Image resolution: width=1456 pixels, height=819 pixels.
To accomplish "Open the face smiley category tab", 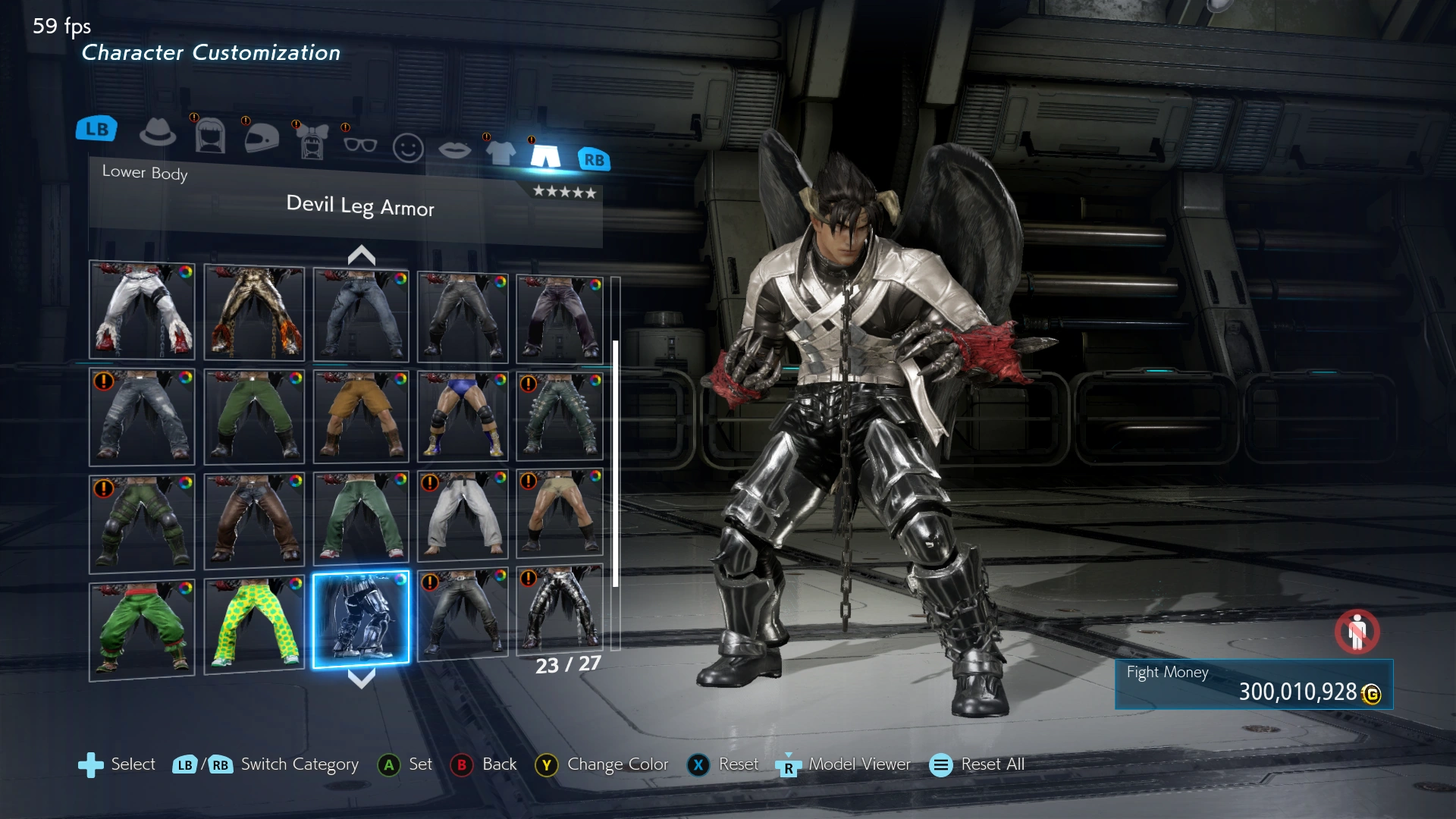I will point(408,148).
